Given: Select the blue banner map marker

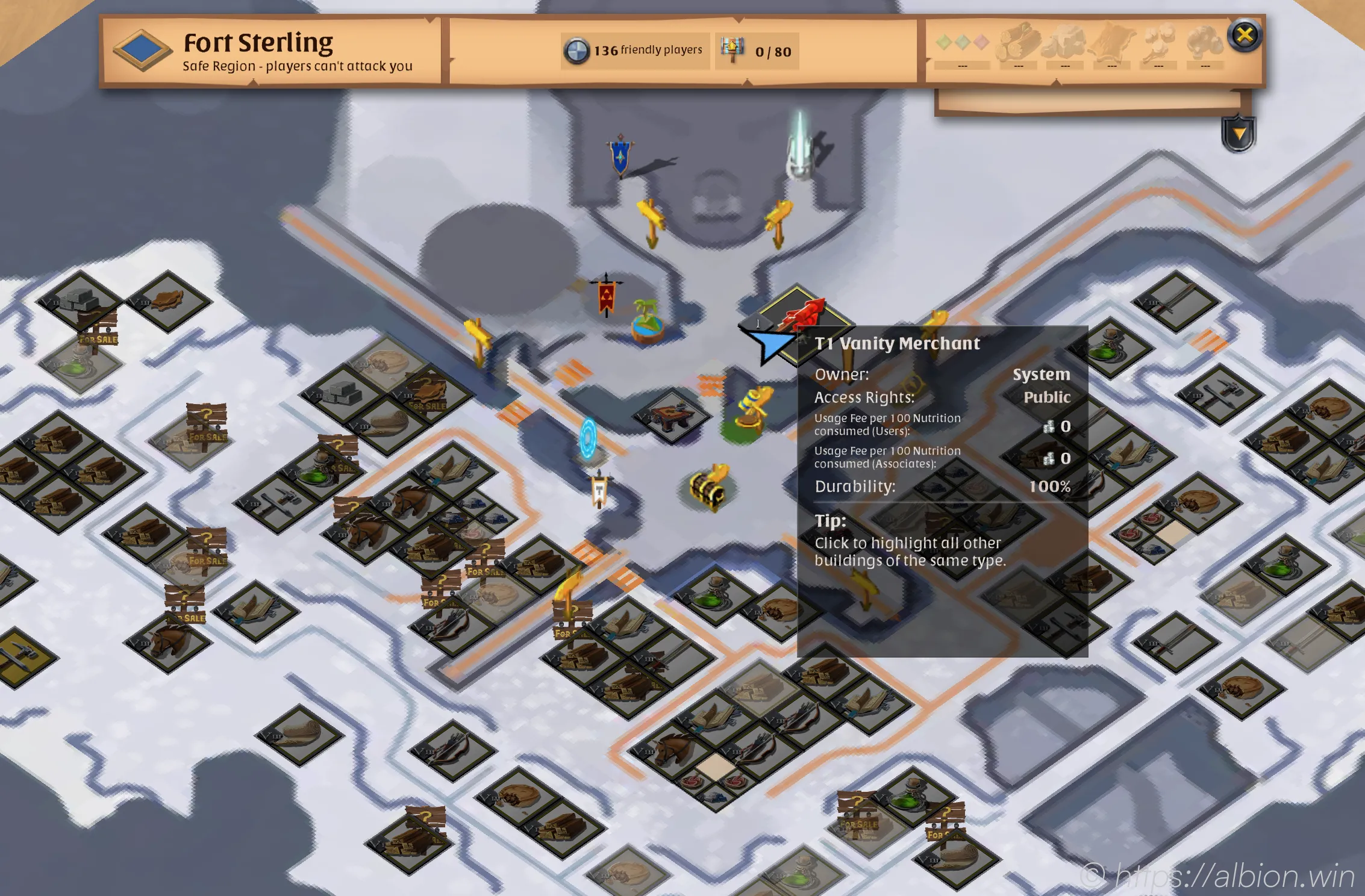Looking at the screenshot, I should [x=620, y=154].
